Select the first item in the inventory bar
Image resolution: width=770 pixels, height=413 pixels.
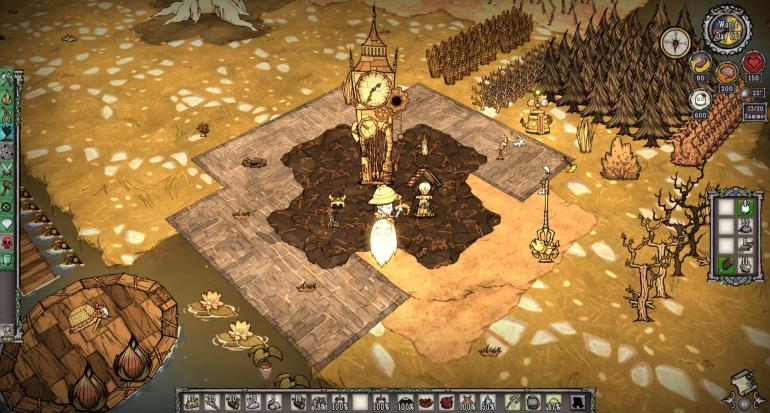[x=188, y=402]
